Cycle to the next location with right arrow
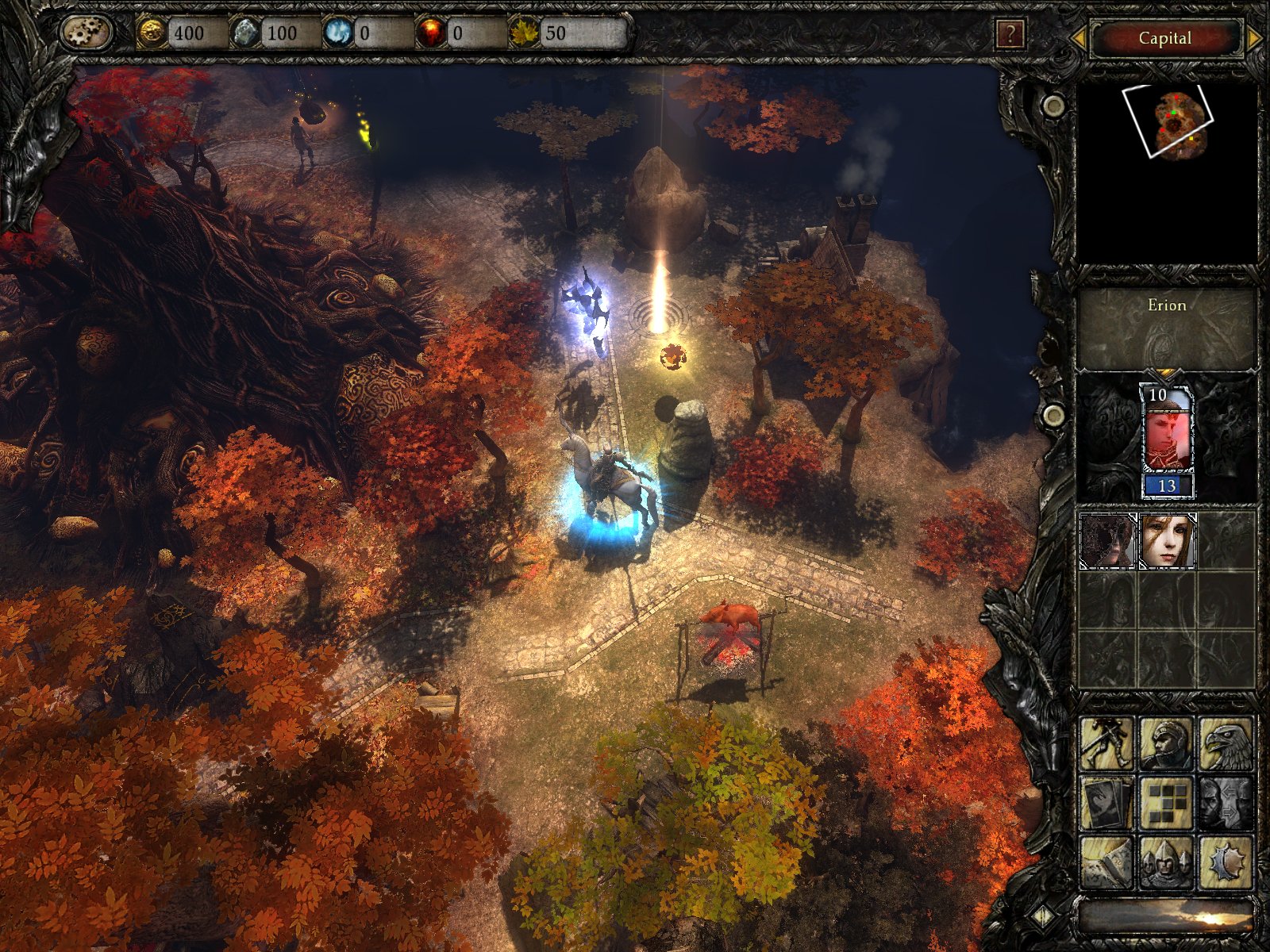The height and width of the screenshot is (952, 1270). point(1254,37)
